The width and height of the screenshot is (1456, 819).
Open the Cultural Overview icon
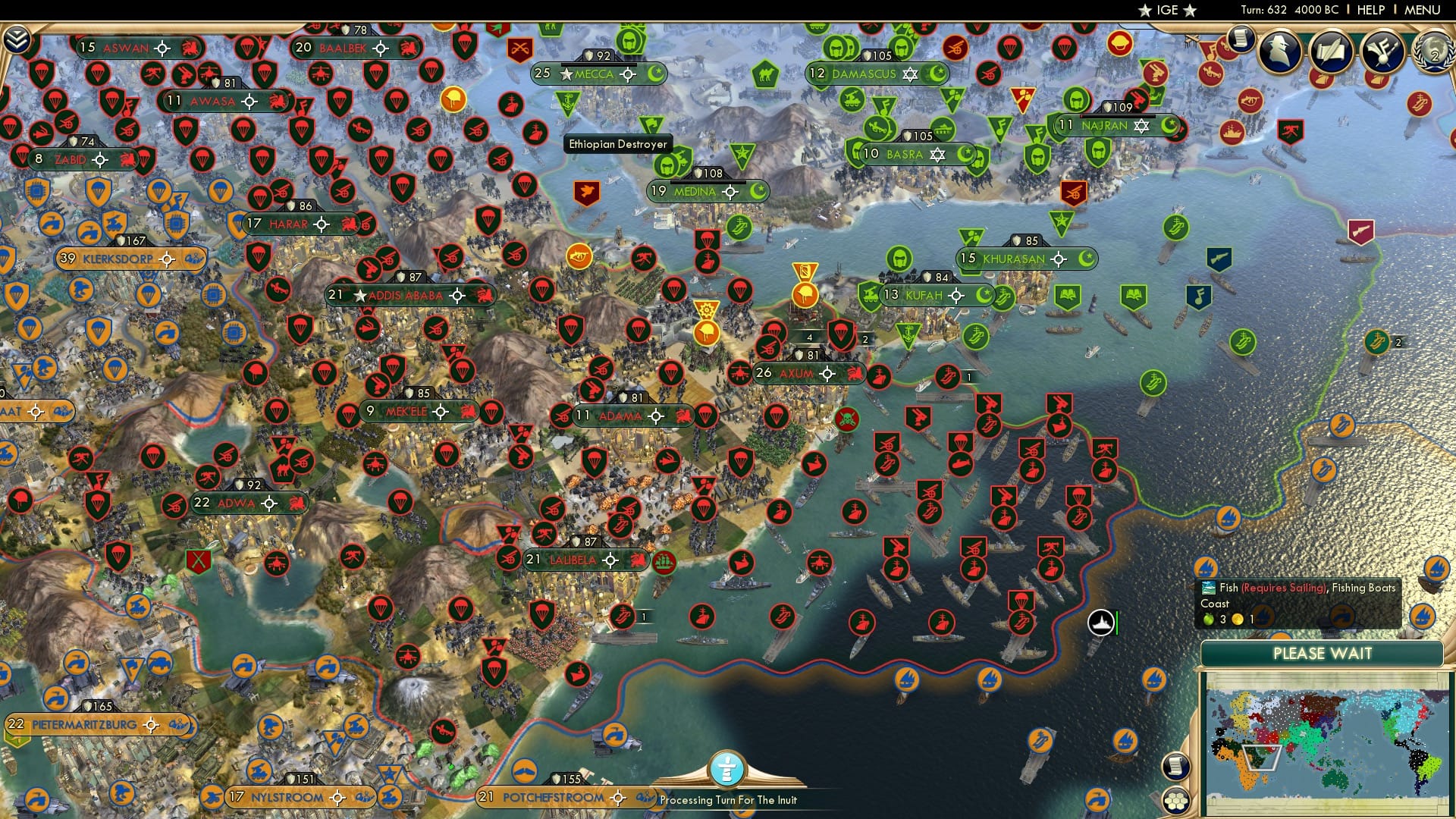[1382, 50]
